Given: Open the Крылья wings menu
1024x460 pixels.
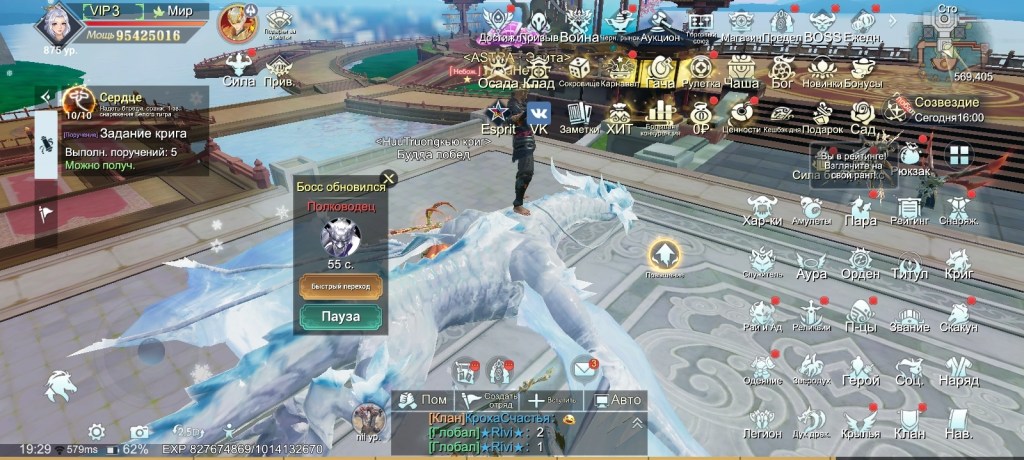Looking at the screenshot, I should pos(860,423).
